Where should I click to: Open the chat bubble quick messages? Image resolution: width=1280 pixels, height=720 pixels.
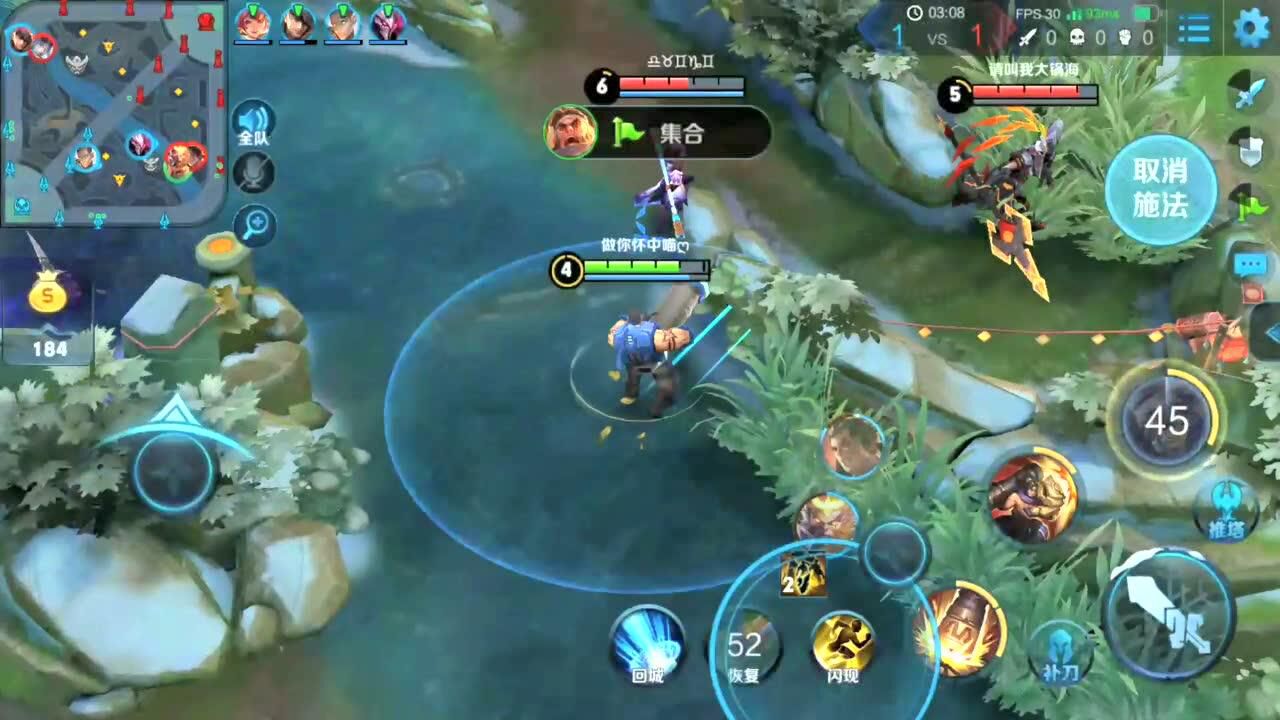[1250, 265]
